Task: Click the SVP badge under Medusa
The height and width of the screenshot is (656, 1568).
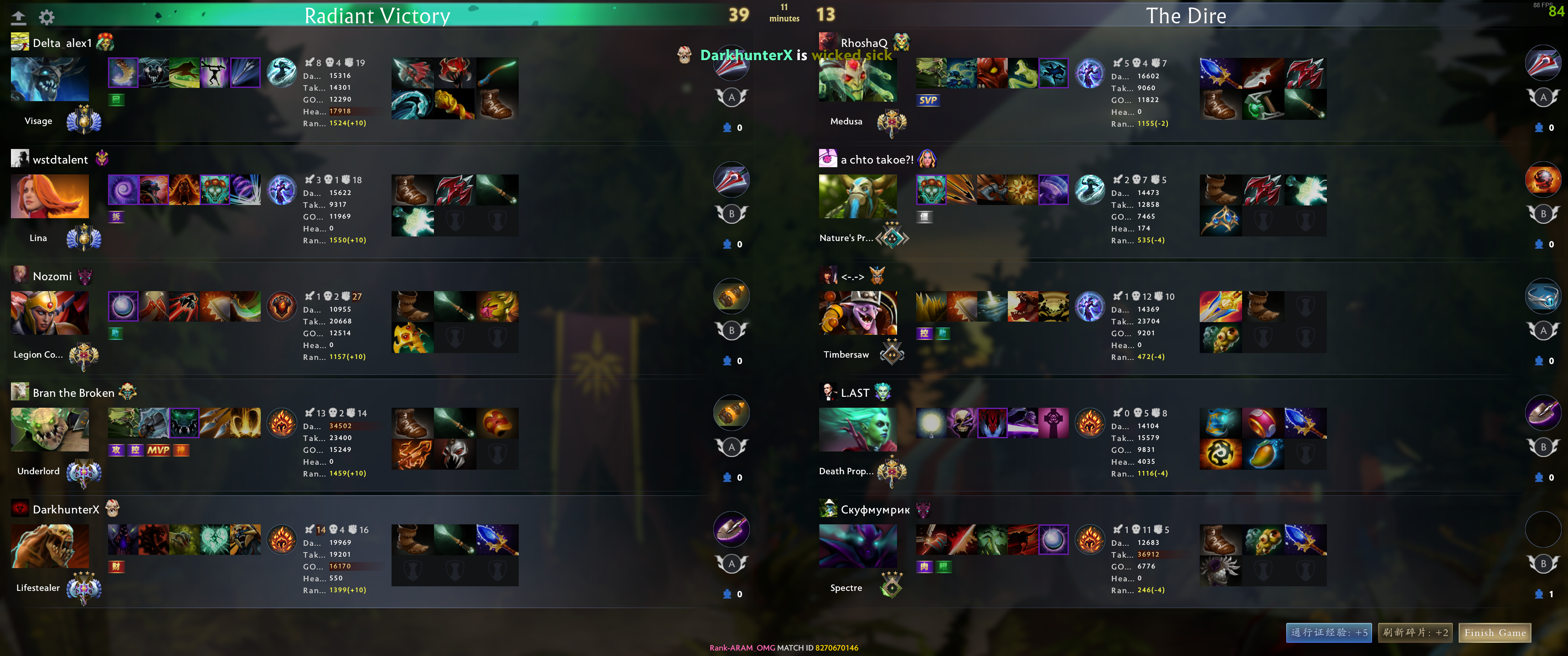Action: (928, 100)
